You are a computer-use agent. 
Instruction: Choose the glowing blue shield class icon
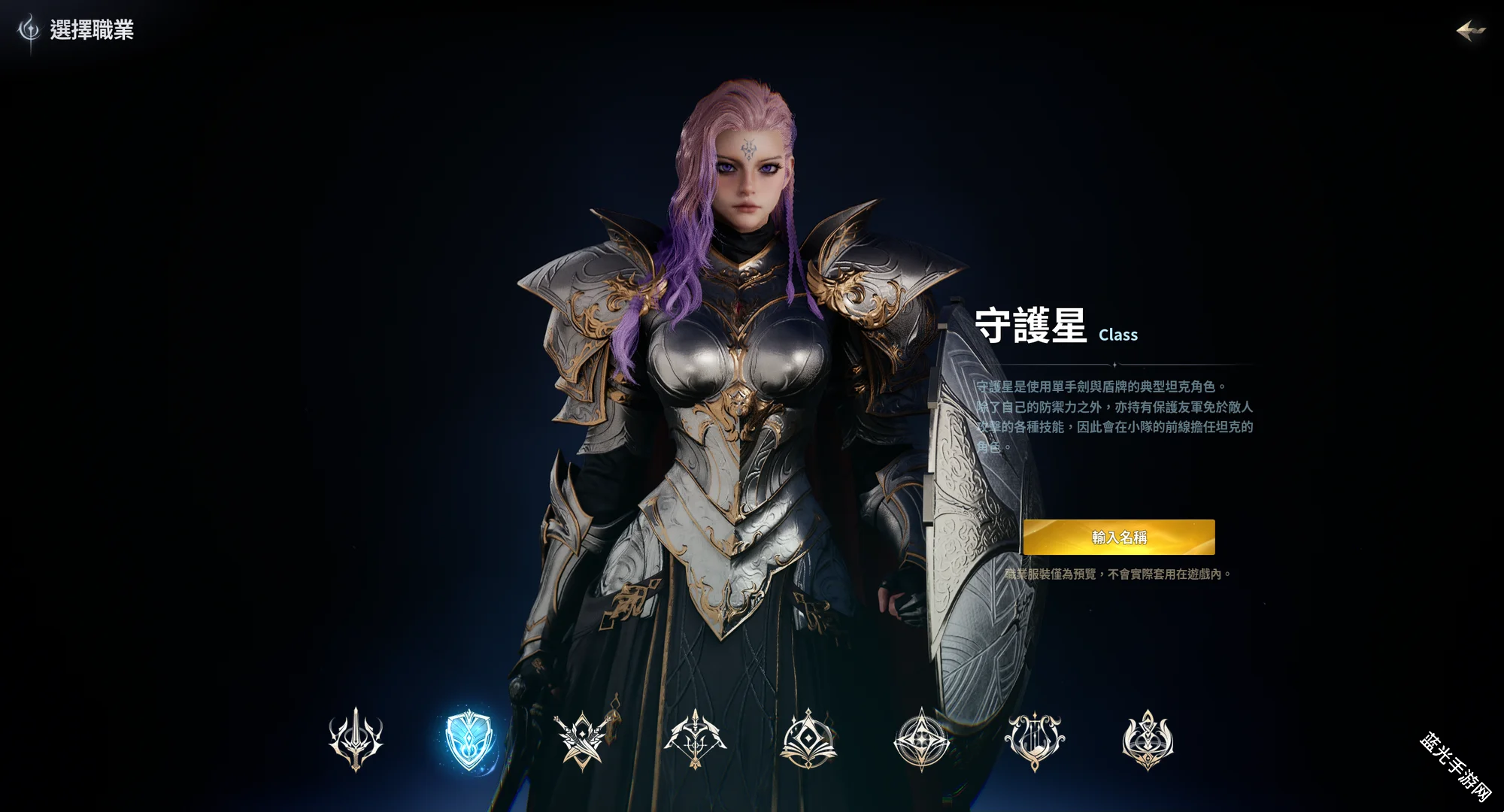pyautogui.click(x=469, y=740)
